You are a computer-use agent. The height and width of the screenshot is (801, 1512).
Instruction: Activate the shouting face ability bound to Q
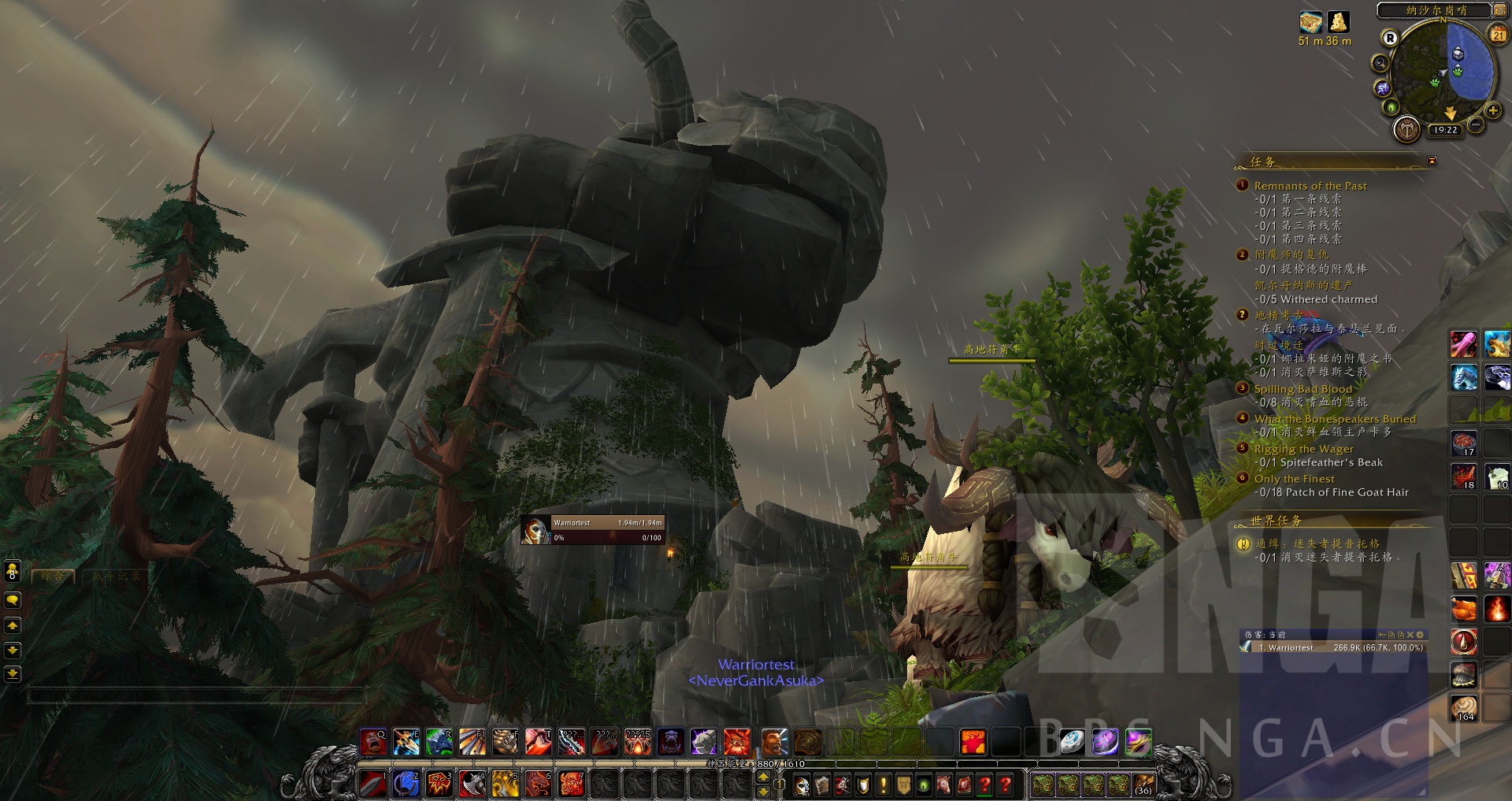coord(373,742)
